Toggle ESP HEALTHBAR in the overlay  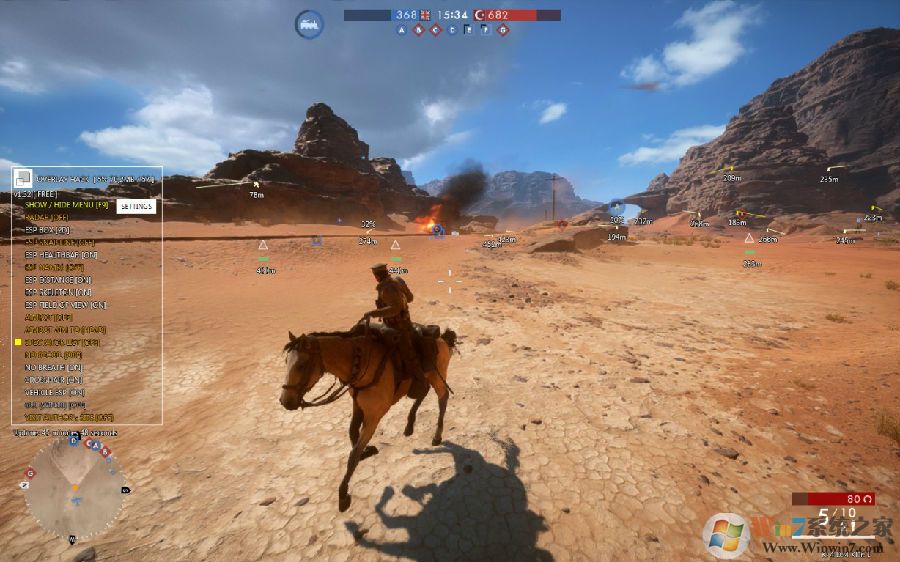click(x=59, y=255)
